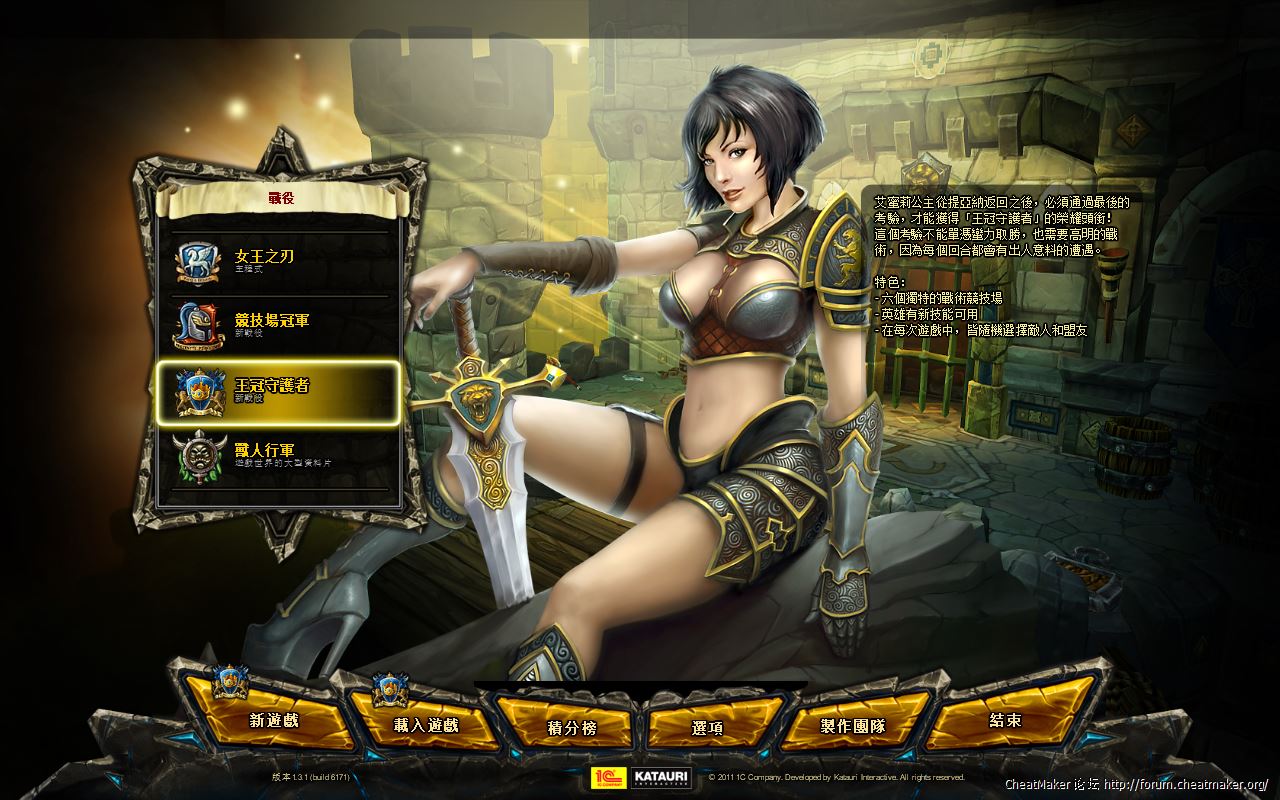This screenshot has width=1280, height=800.
Task: Open the 選項 options menu
Action: (x=707, y=728)
